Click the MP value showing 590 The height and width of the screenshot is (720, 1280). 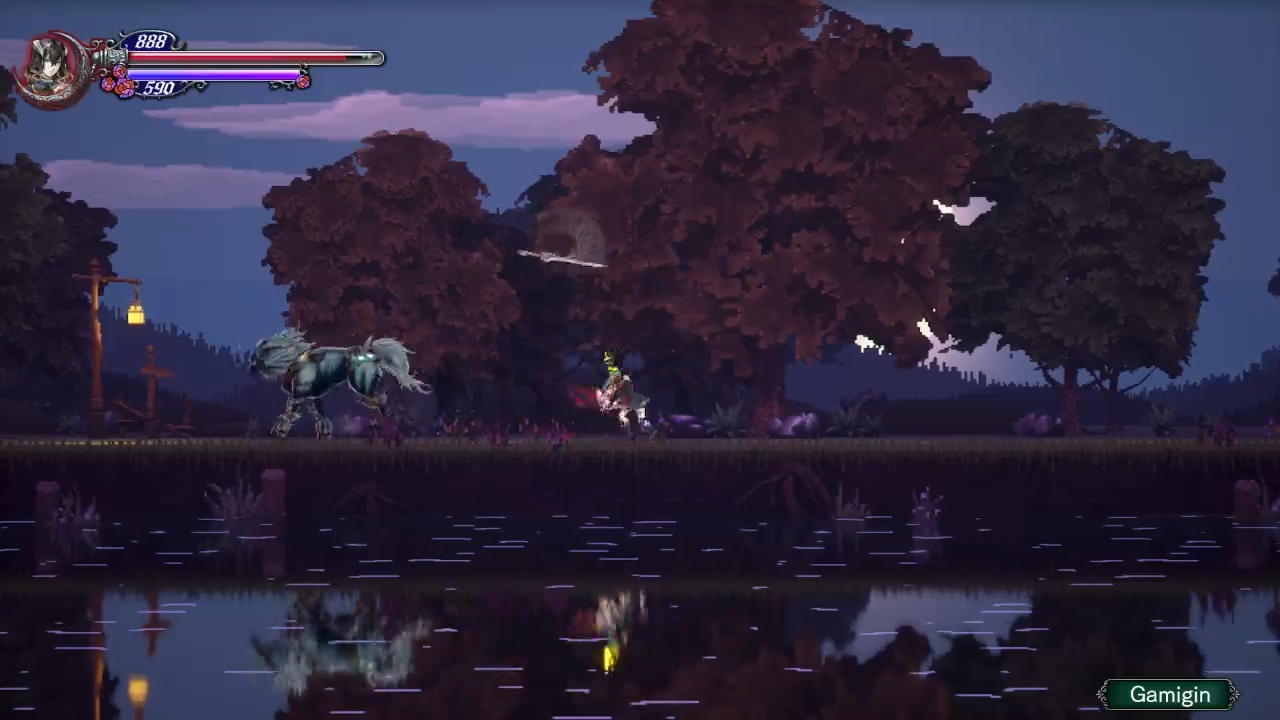tap(158, 88)
